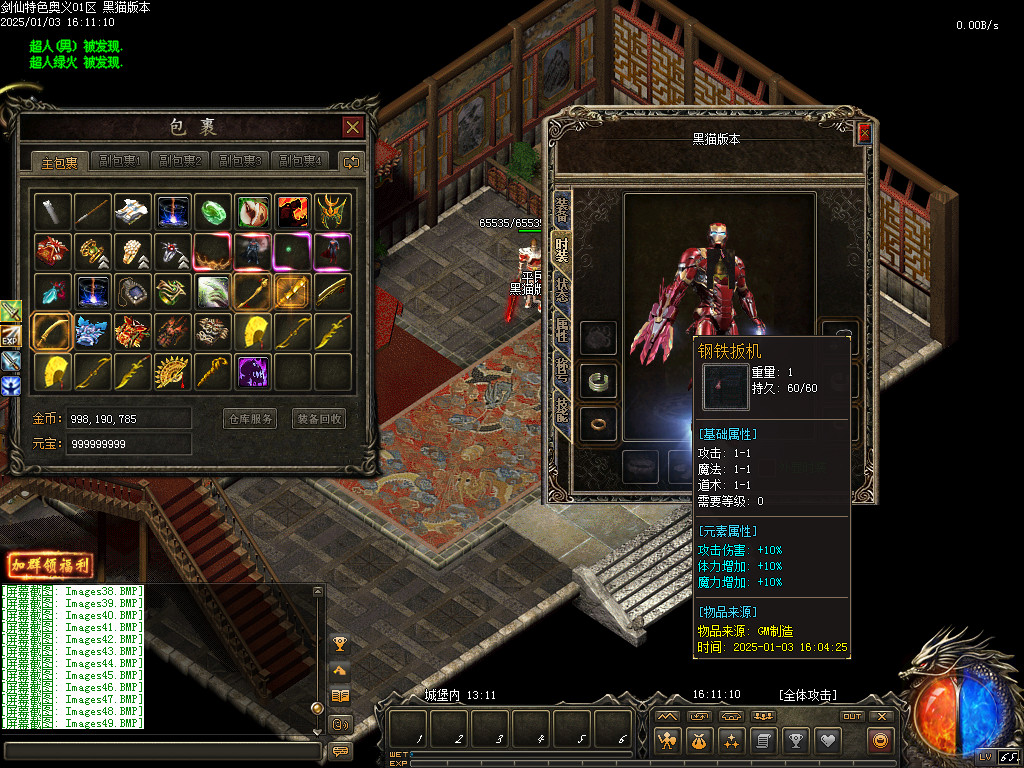This screenshot has width=1024, height=768.
Task: Switch to the 副包裹1 bag tab
Action: tap(119, 161)
